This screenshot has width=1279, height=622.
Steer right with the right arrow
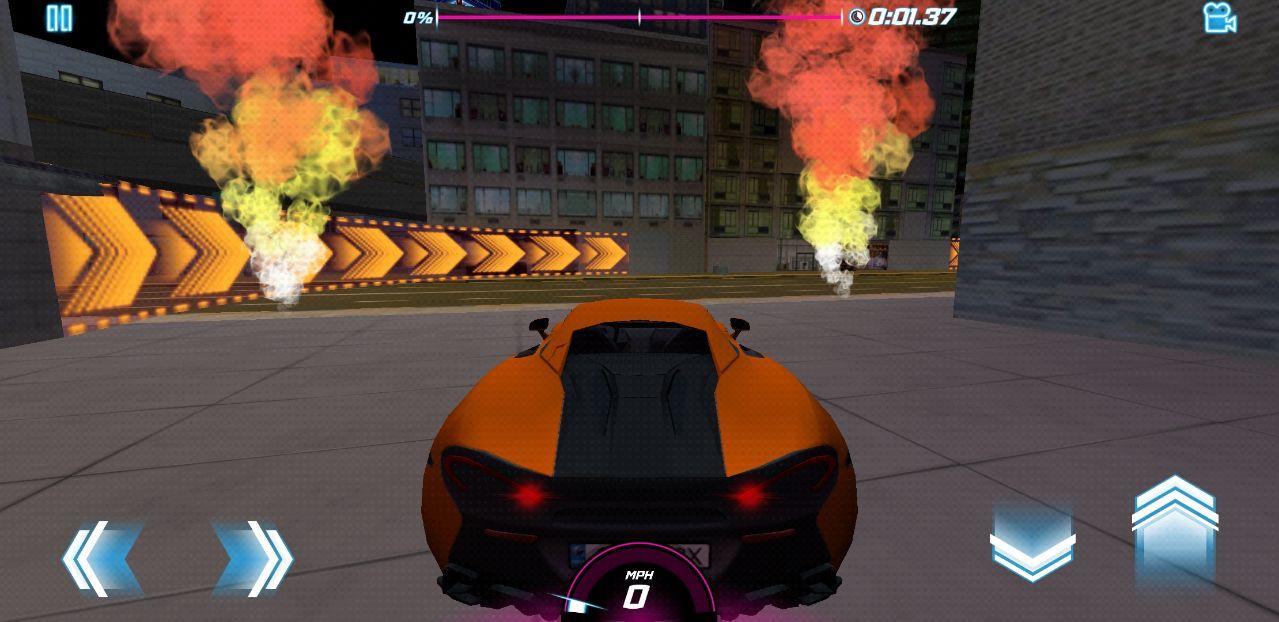pos(252,558)
